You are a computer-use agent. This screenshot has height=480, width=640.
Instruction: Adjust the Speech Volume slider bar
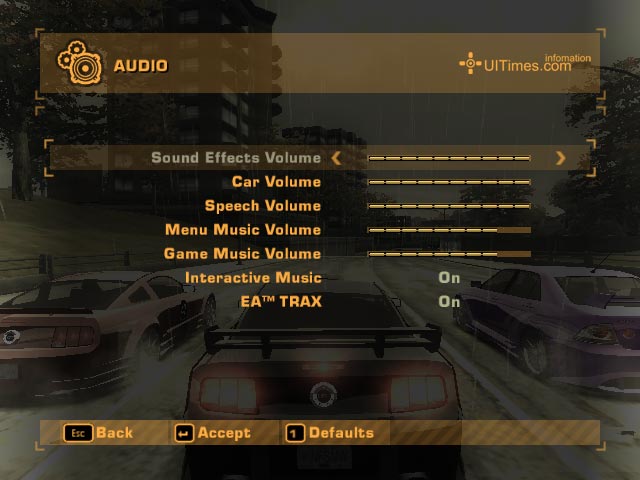pyautogui.click(x=449, y=206)
